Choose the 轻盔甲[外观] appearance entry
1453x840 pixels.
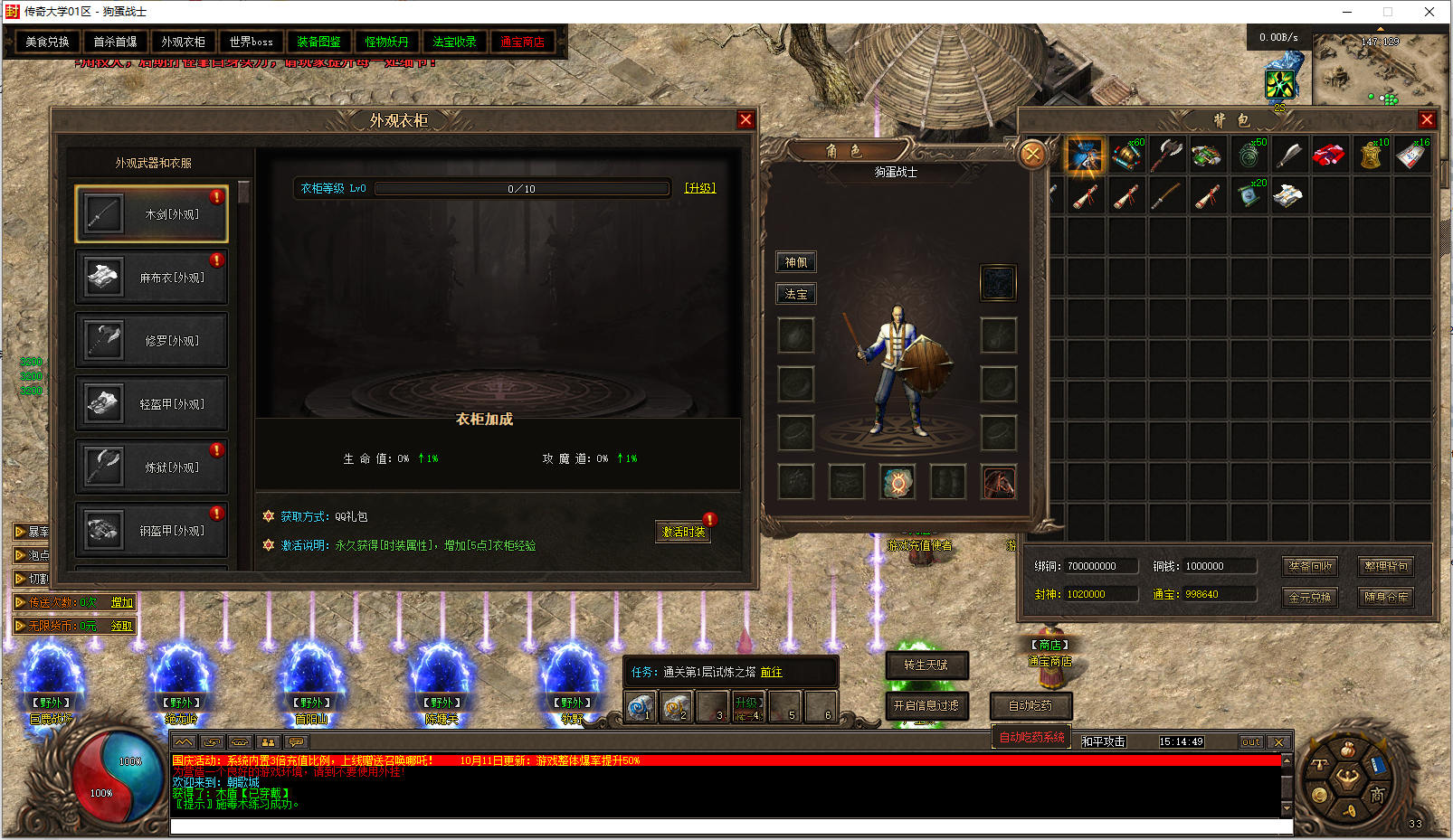(152, 404)
